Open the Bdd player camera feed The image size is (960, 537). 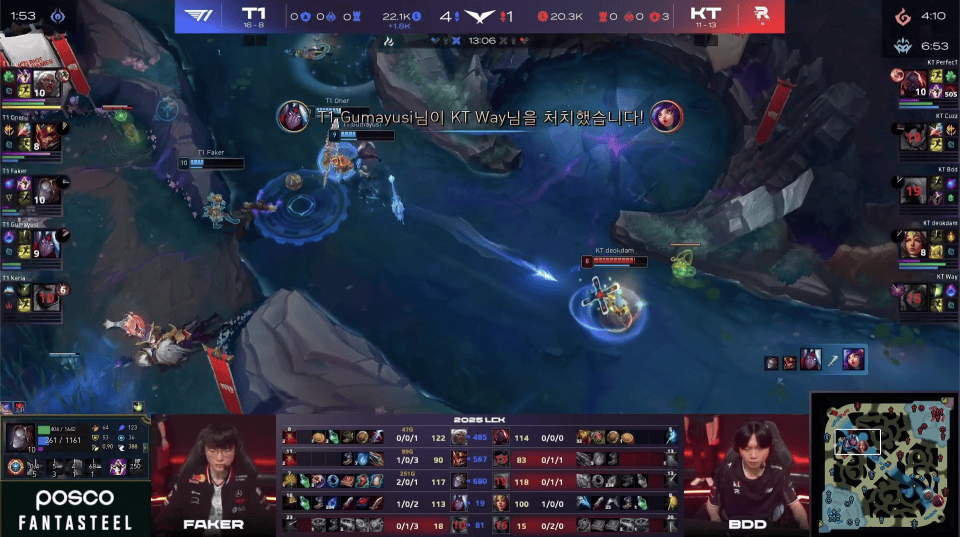[747, 470]
